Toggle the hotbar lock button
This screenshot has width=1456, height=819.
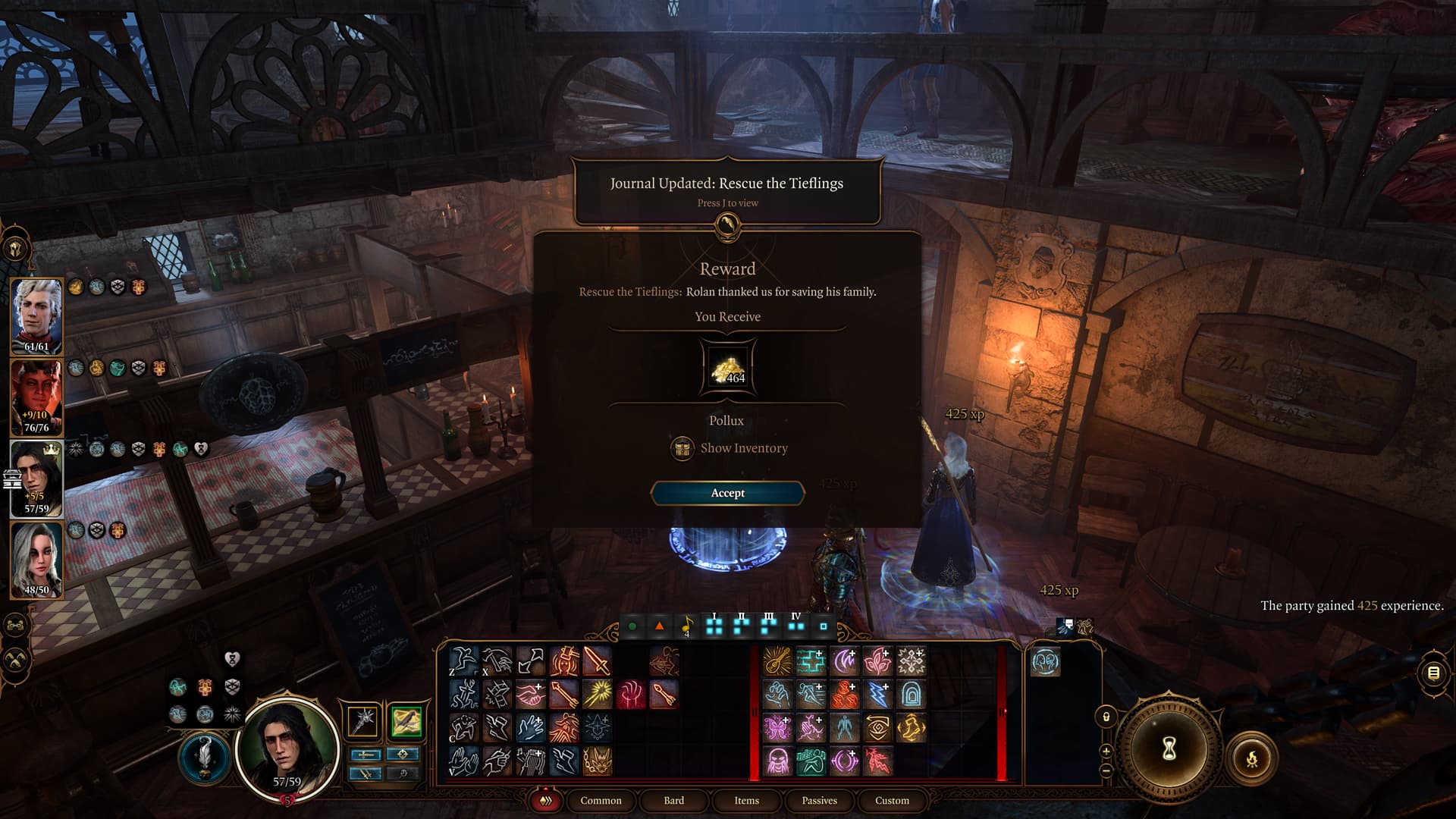1106,717
